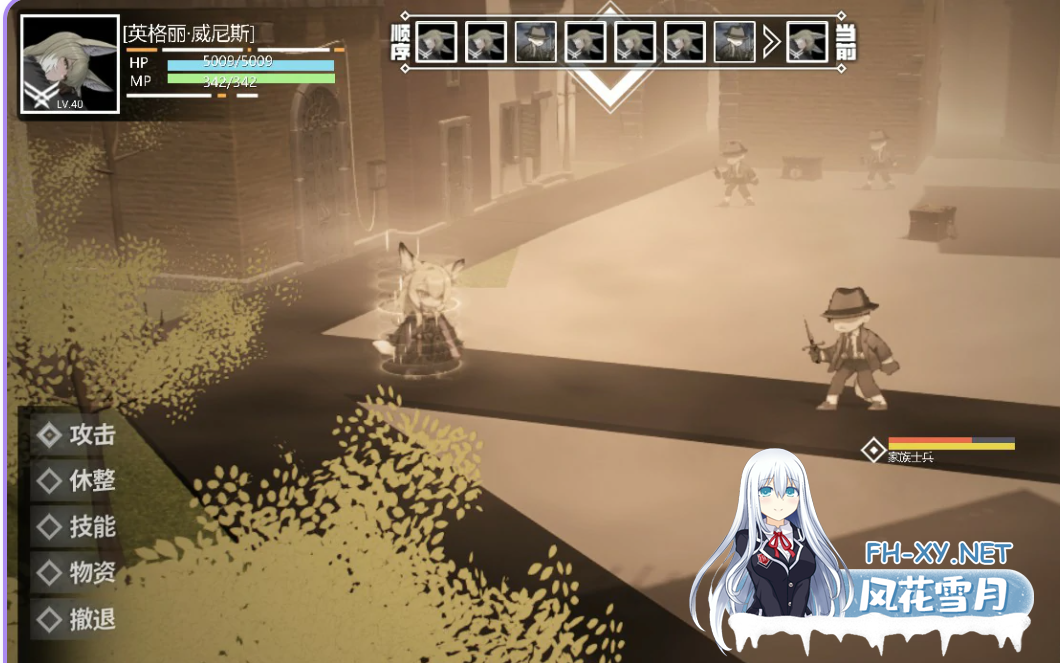Click the character portrait of 英格丽·威尼斯
1060x663 pixels.
(70, 64)
